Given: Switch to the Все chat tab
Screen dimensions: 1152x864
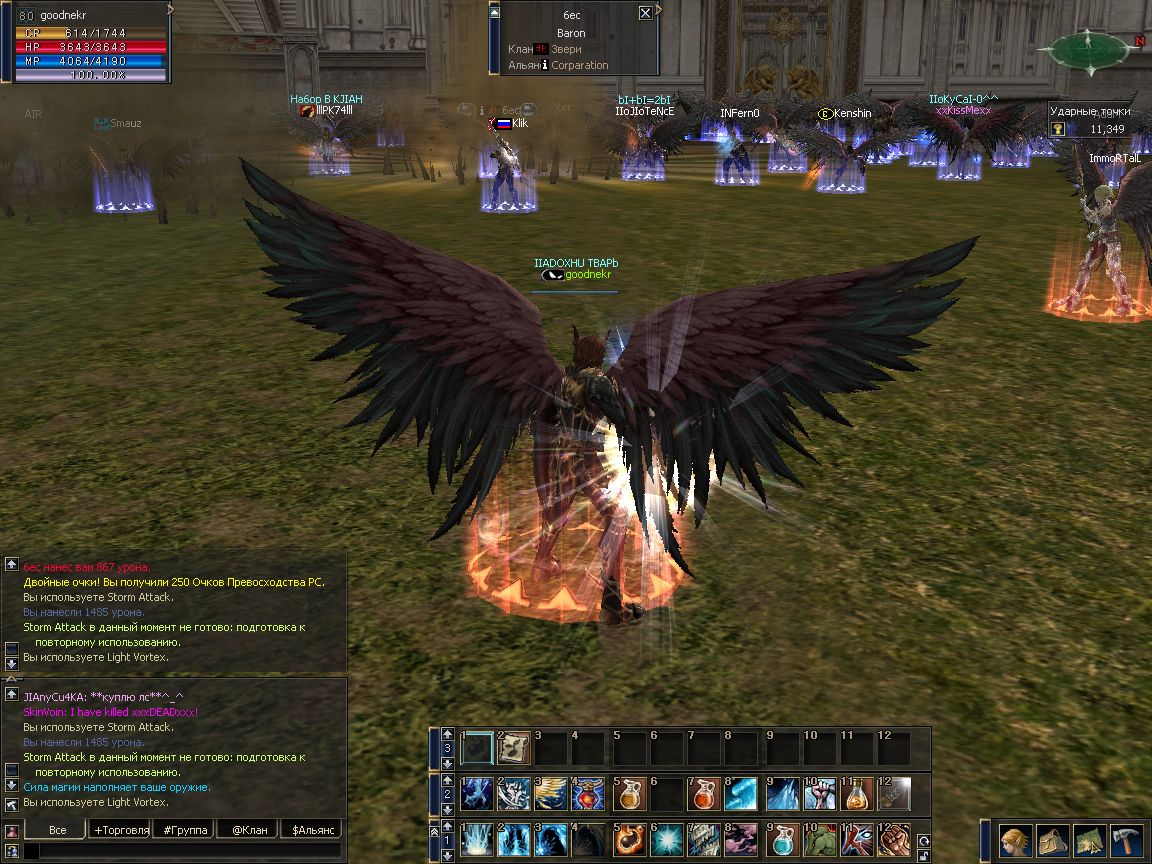Looking at the screenshot, I should click(x=57, y=830).
